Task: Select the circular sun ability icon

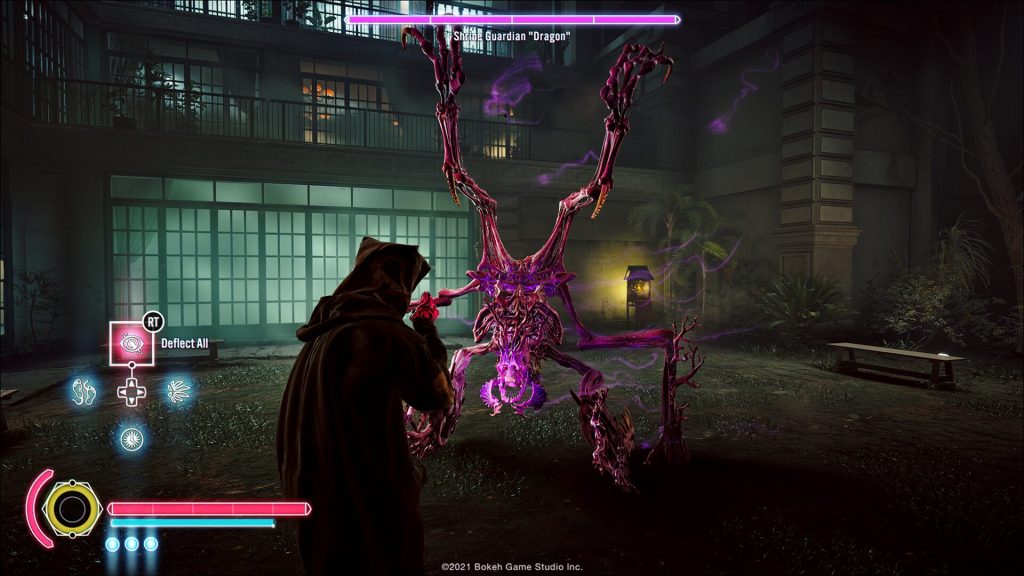Action: tap(130, 437)
